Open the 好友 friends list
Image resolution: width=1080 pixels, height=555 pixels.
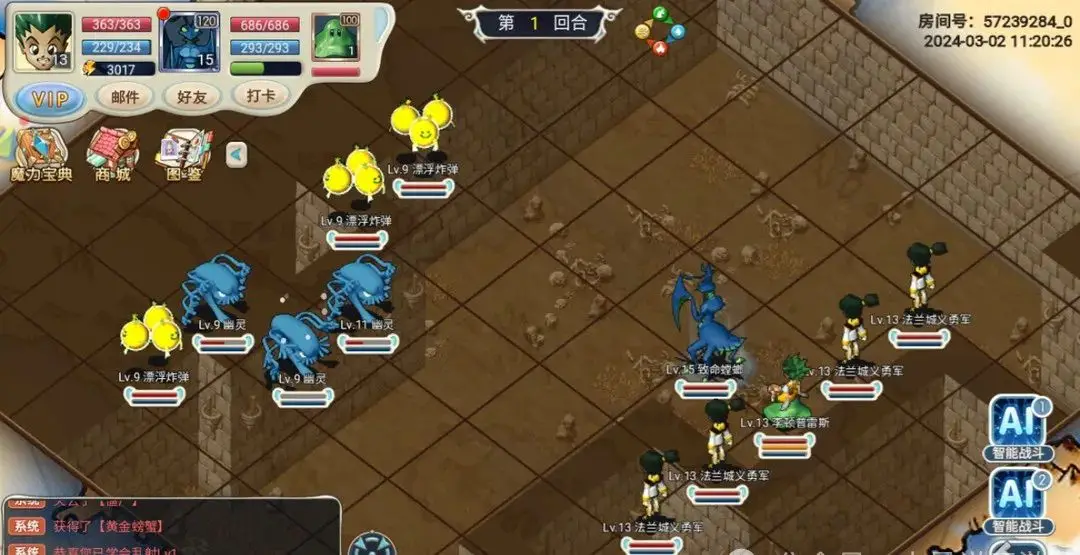point(191,97)
